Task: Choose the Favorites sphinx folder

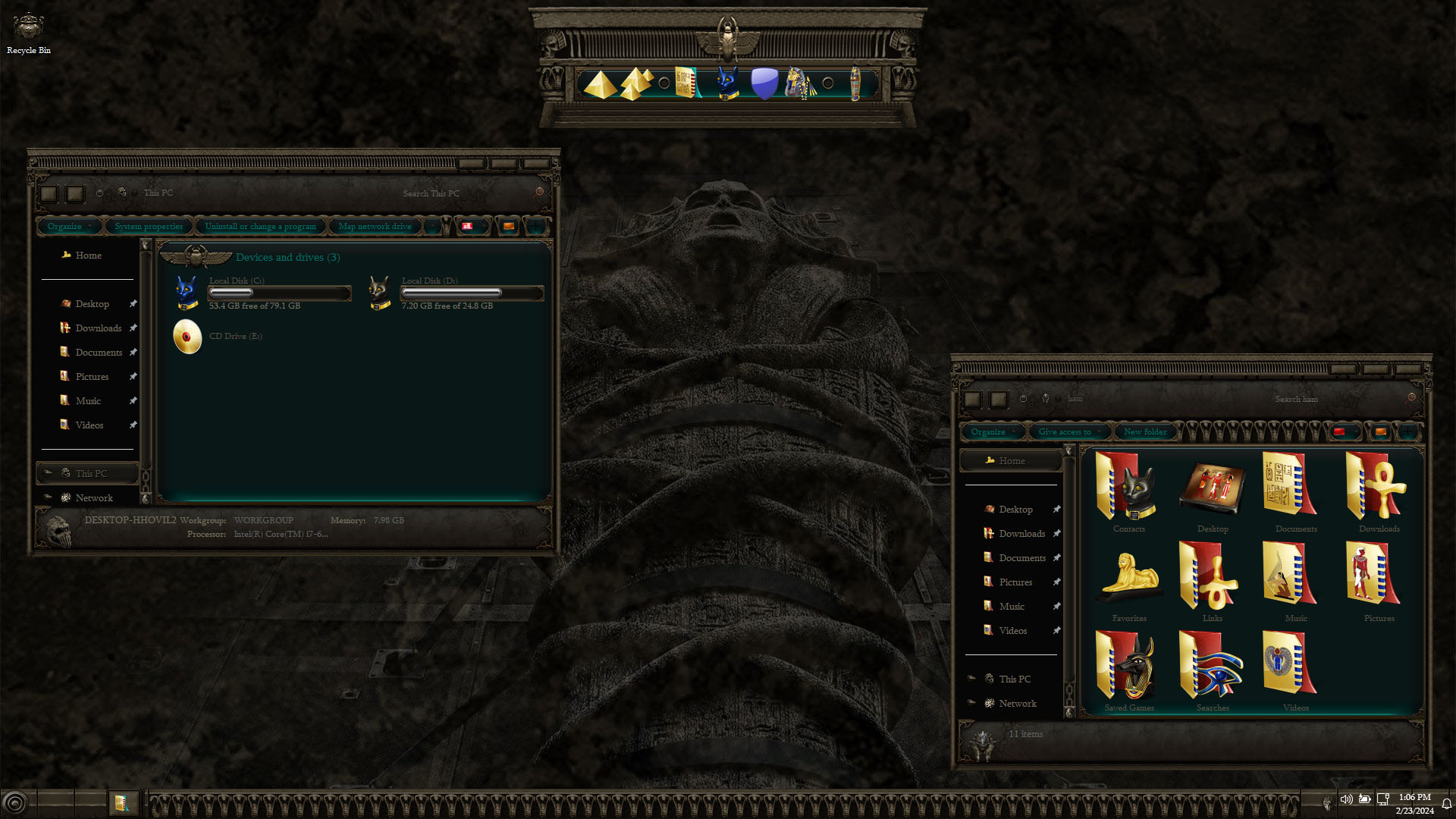Action: [1128, 581]
